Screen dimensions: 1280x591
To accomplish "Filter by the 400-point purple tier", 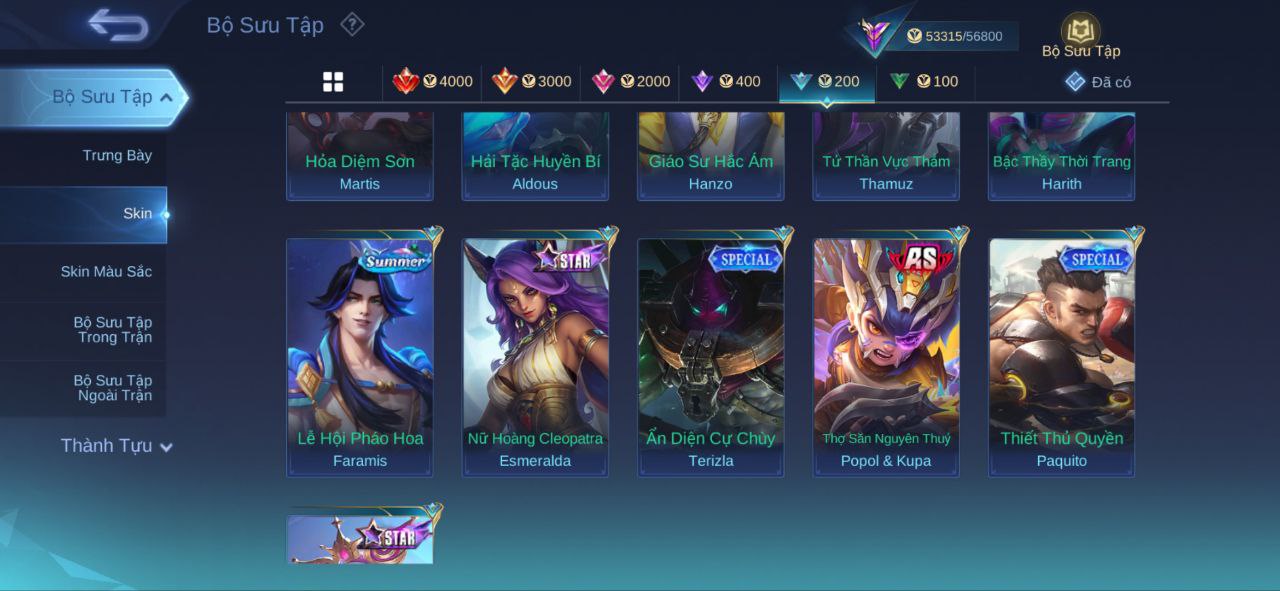I will point(727,81).
